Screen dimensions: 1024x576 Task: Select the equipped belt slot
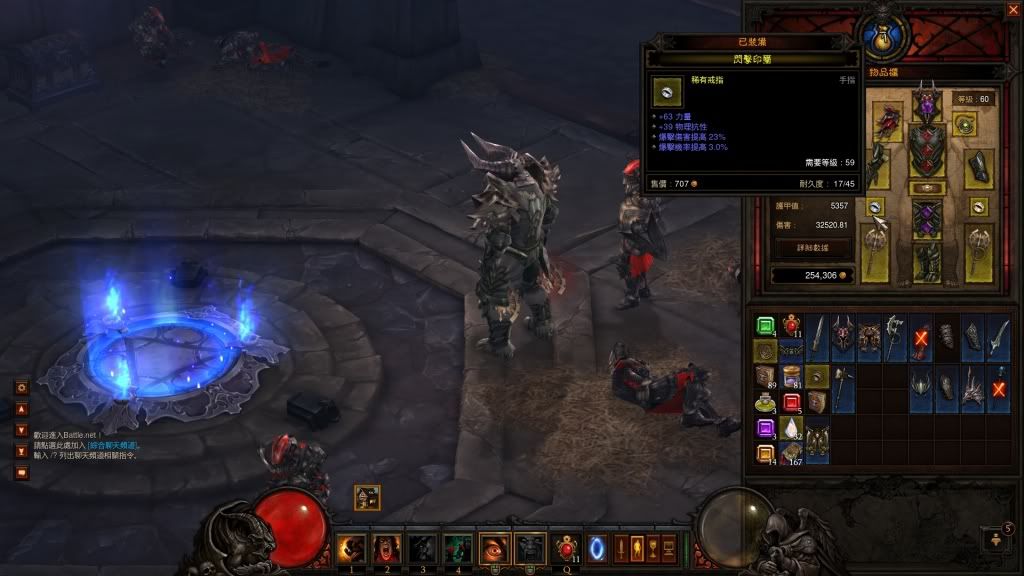click(x=926, y=188)
